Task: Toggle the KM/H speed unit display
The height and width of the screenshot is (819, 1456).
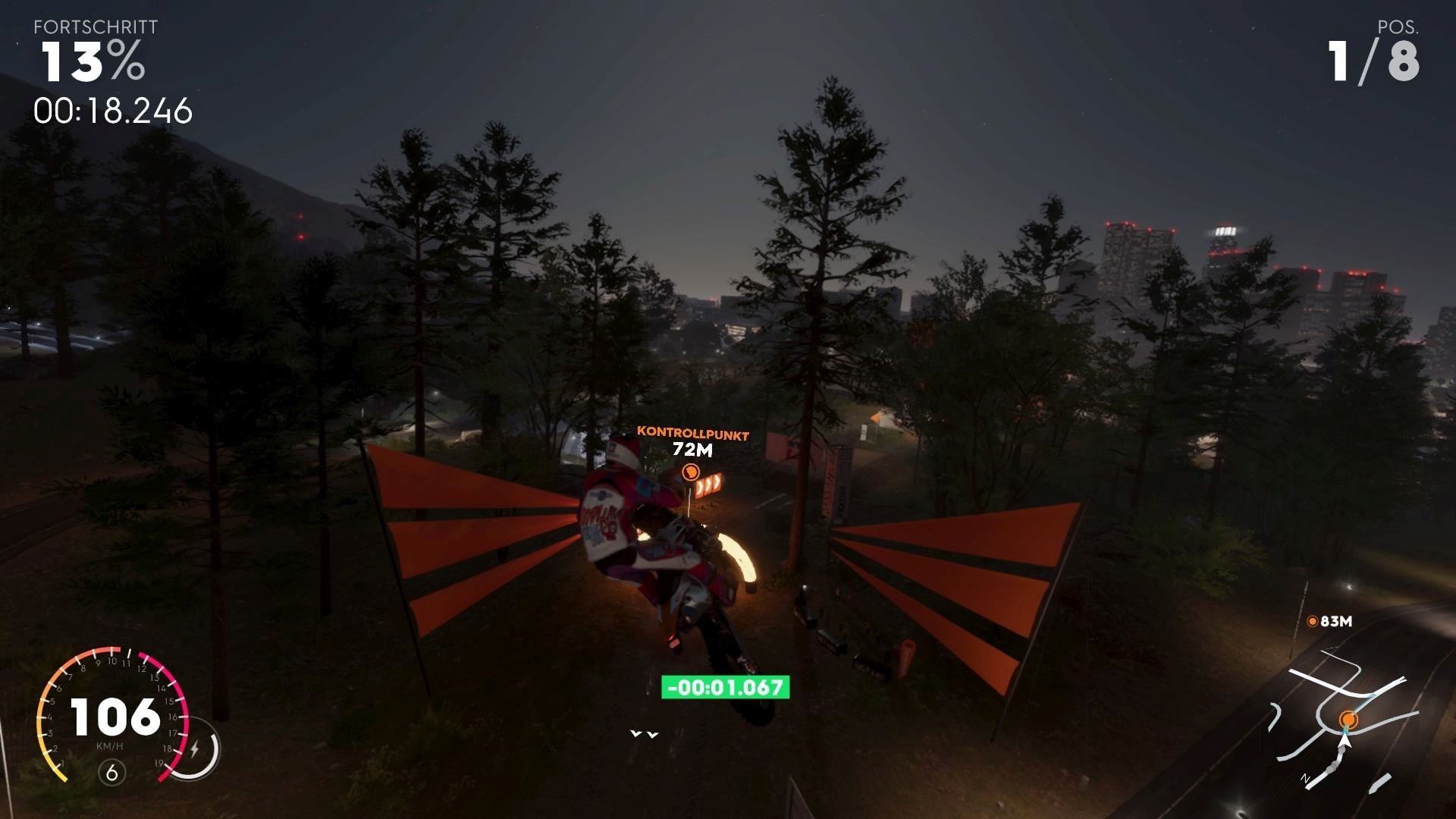Action: click(x=110, y=747)
